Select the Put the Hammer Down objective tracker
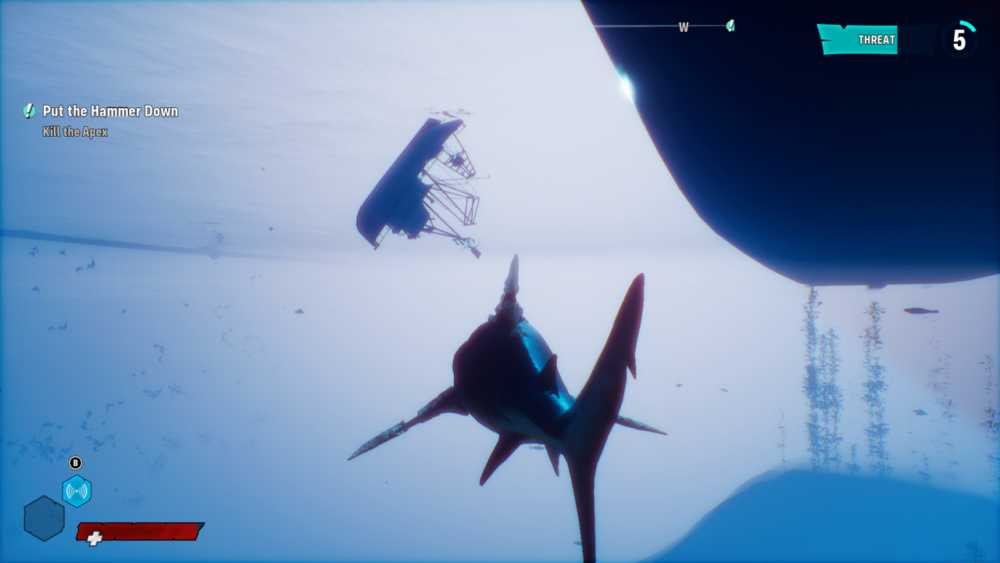This screenshot has height=563, width=1000. click(x=109, y=111)
